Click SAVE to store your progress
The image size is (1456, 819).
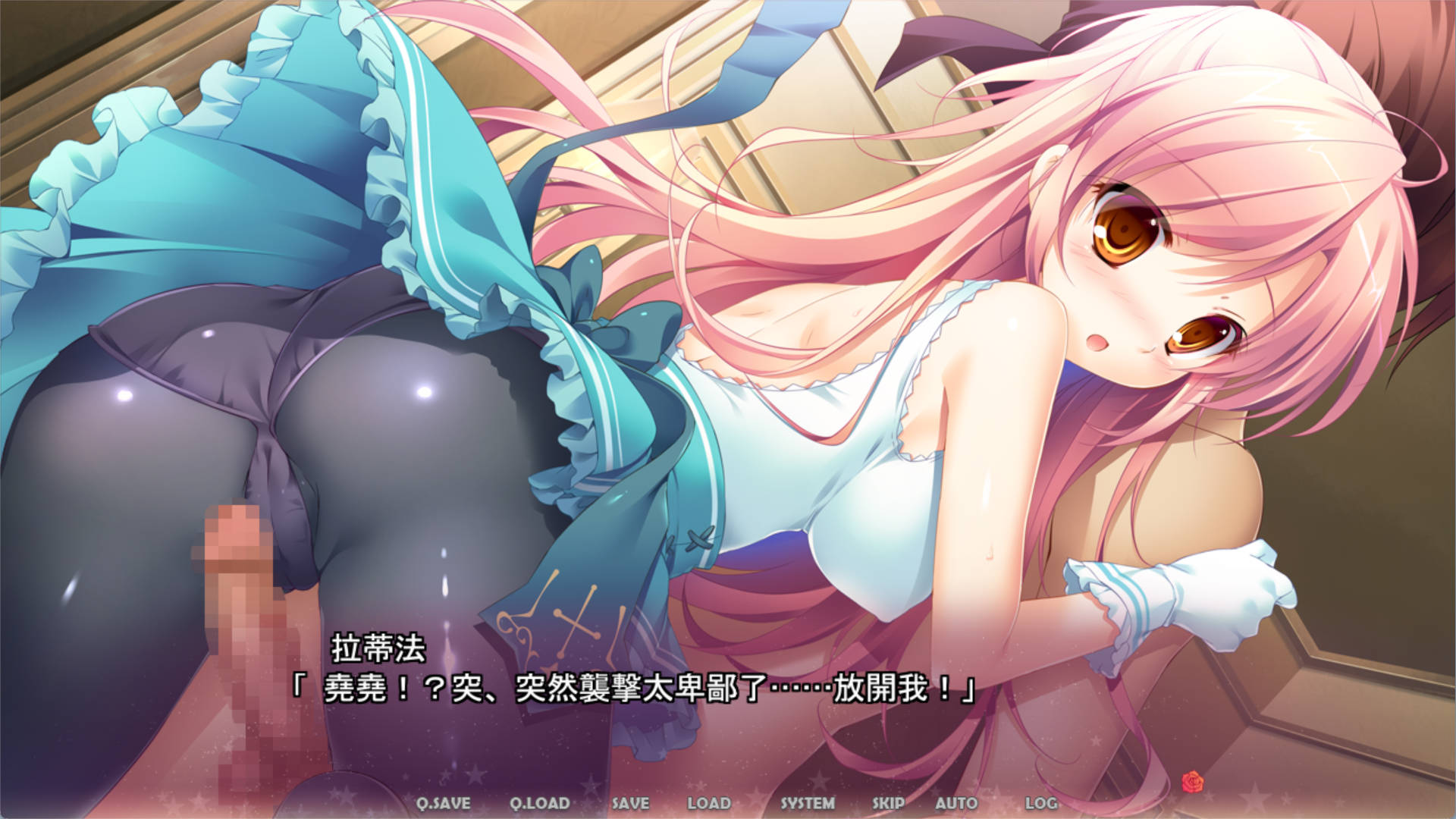point(630,802)
